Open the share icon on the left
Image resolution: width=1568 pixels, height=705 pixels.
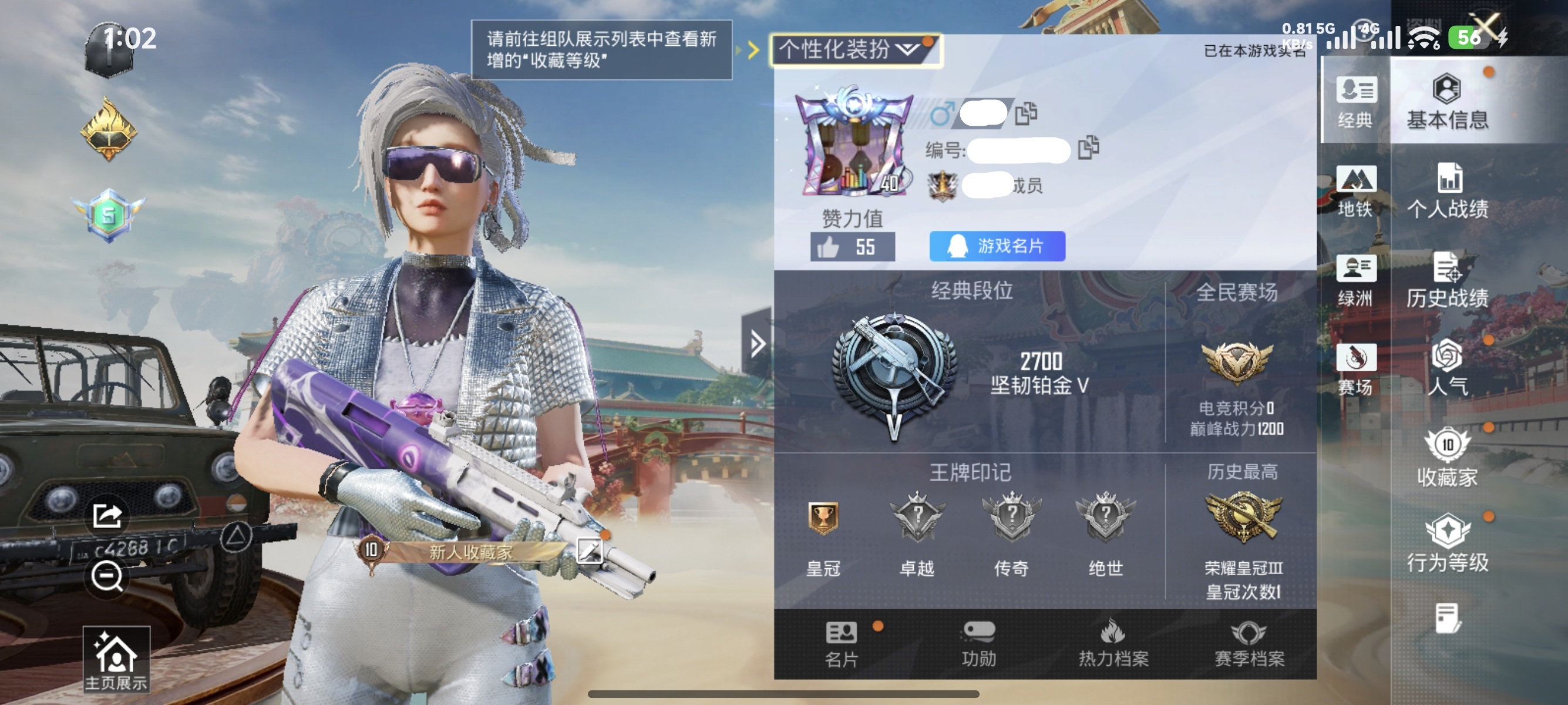click(x=108, y=515)
